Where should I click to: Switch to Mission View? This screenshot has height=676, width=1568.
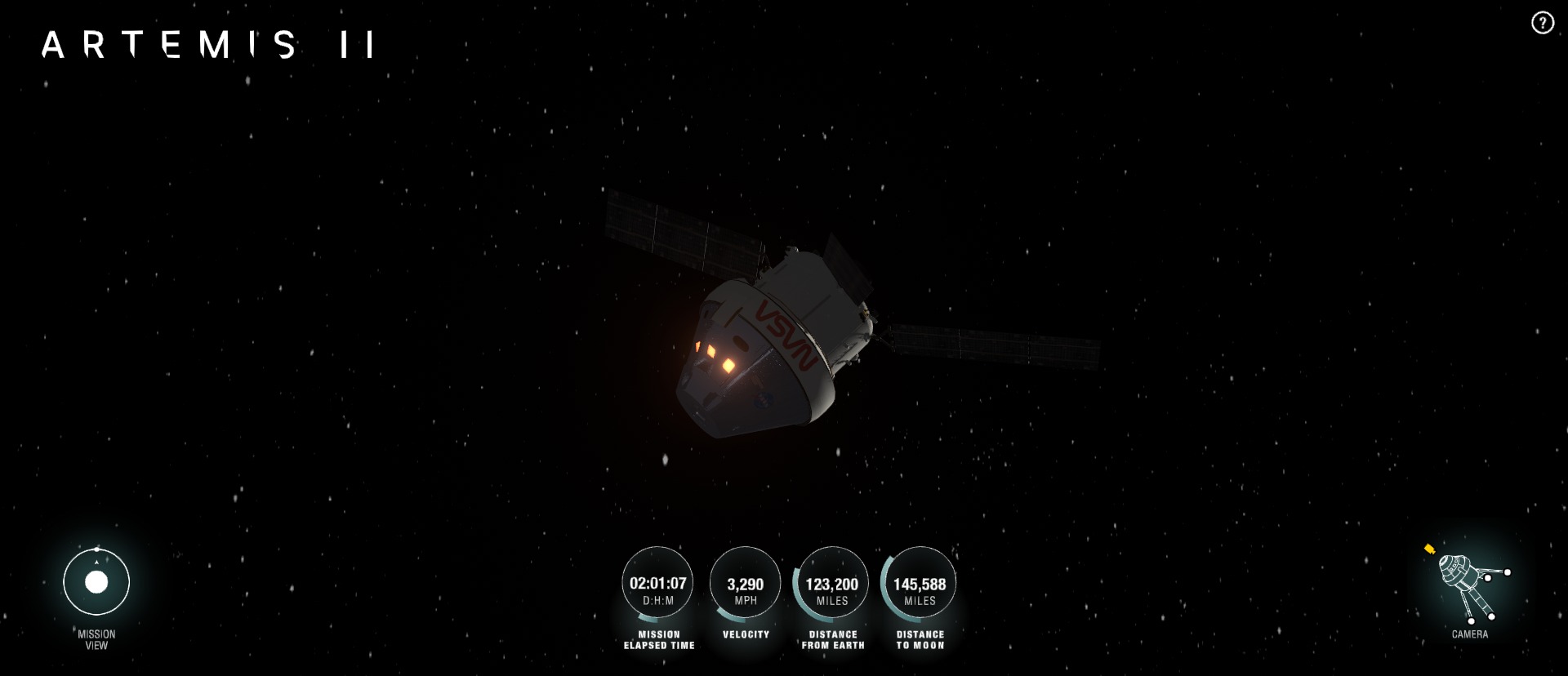(x=96, y=582)
